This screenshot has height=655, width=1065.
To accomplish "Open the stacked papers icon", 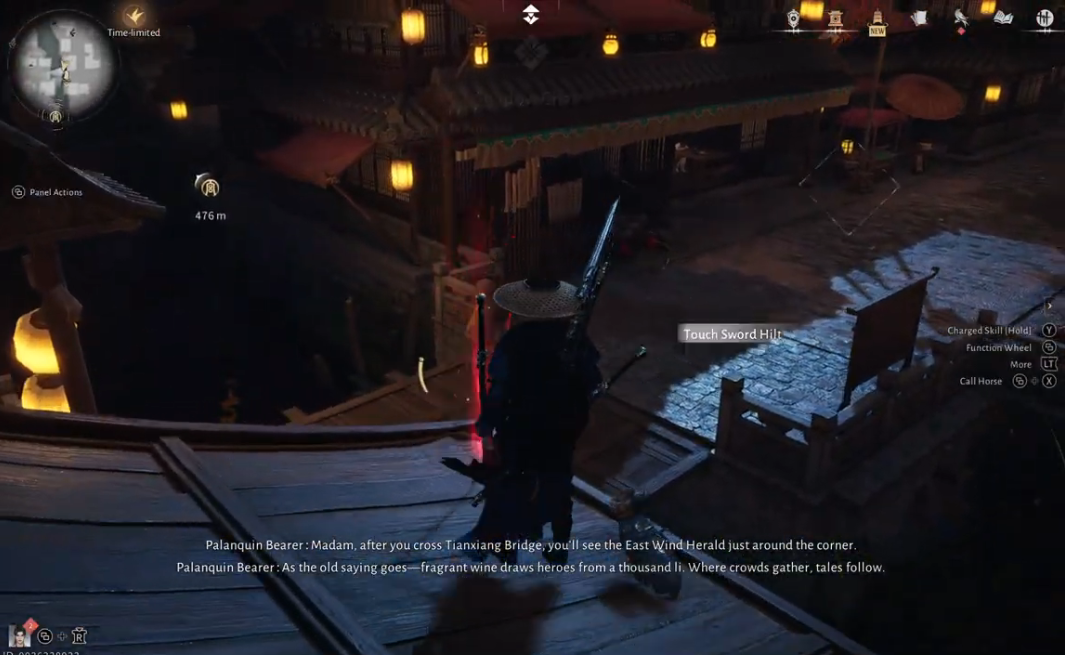I will pos(919,18).
